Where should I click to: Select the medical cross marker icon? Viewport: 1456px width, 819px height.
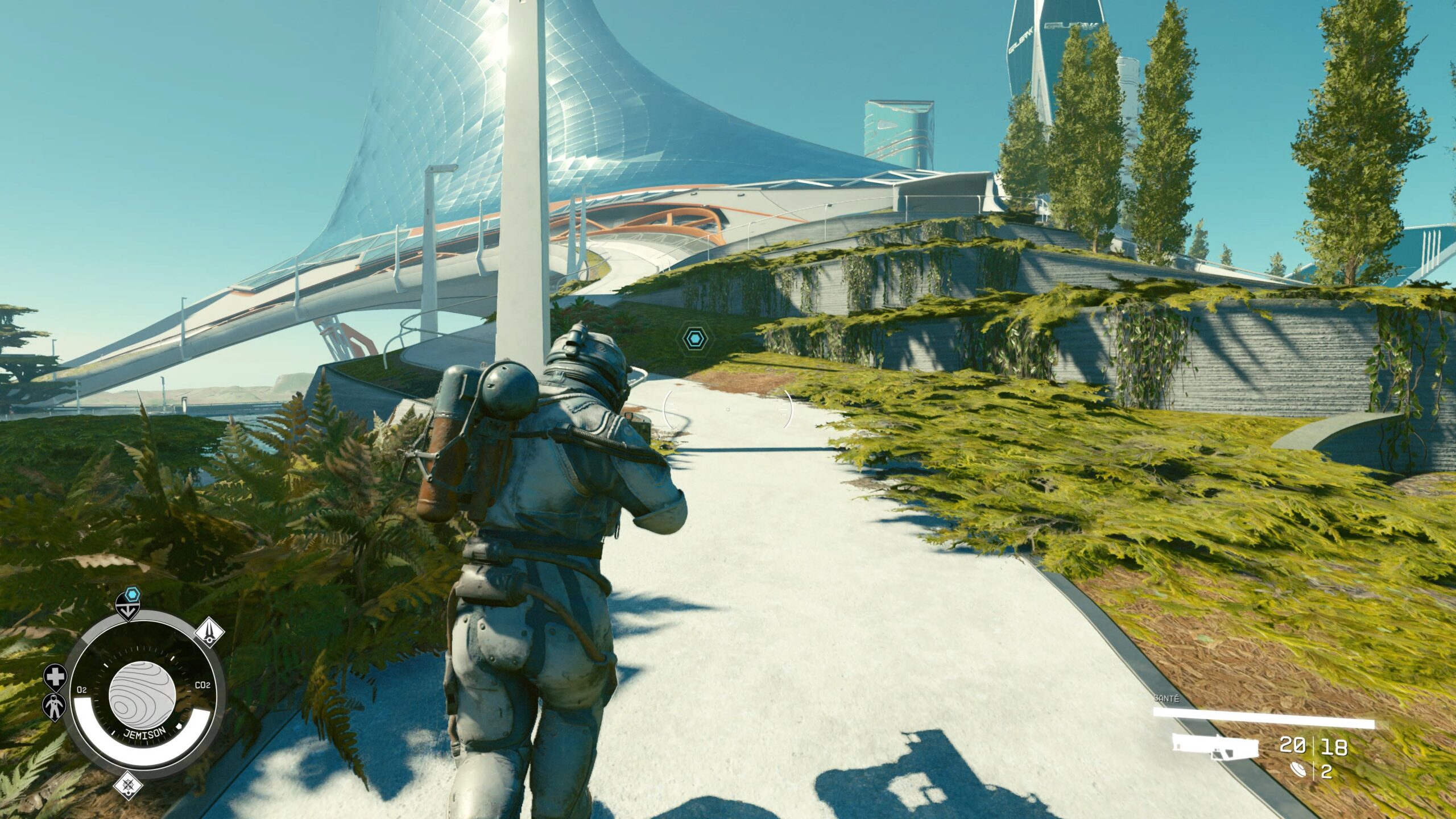point(55,677)
